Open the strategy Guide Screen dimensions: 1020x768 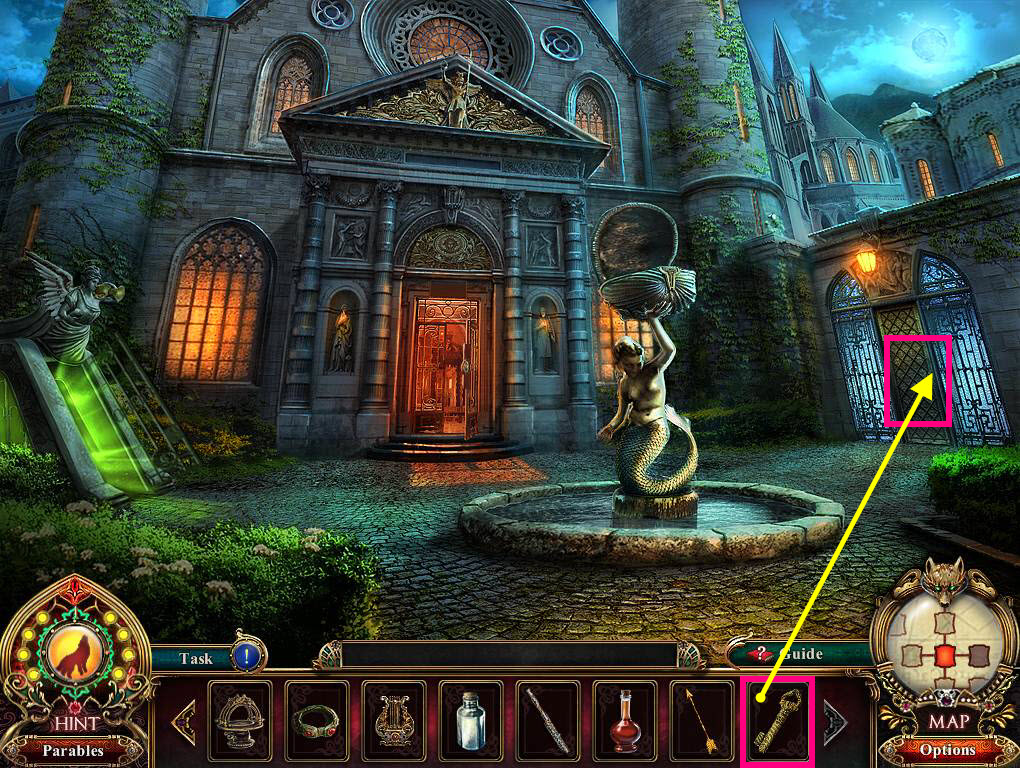pyautogui.click(x=790, y=654)
